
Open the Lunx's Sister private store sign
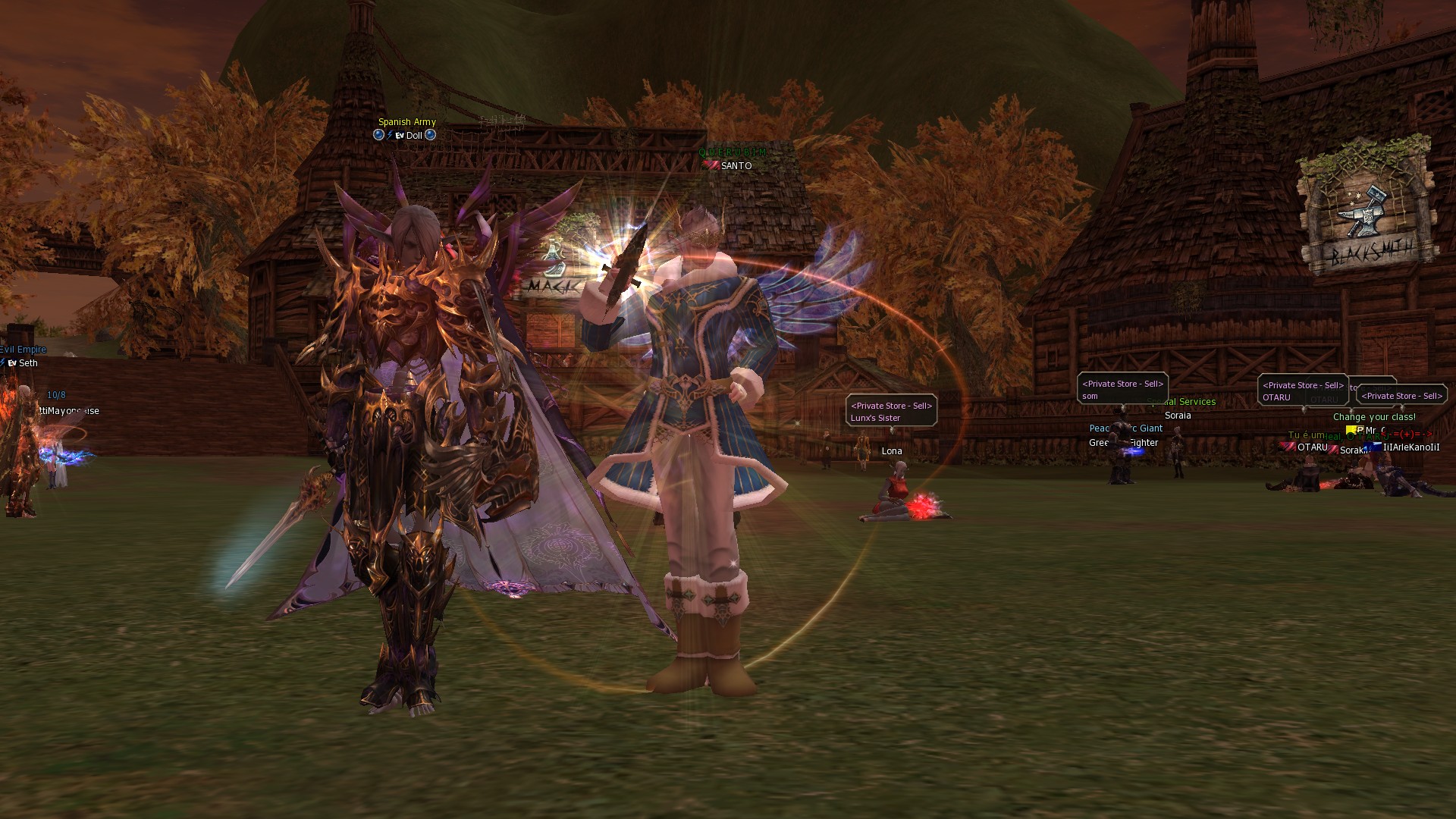tap(891, 412)
